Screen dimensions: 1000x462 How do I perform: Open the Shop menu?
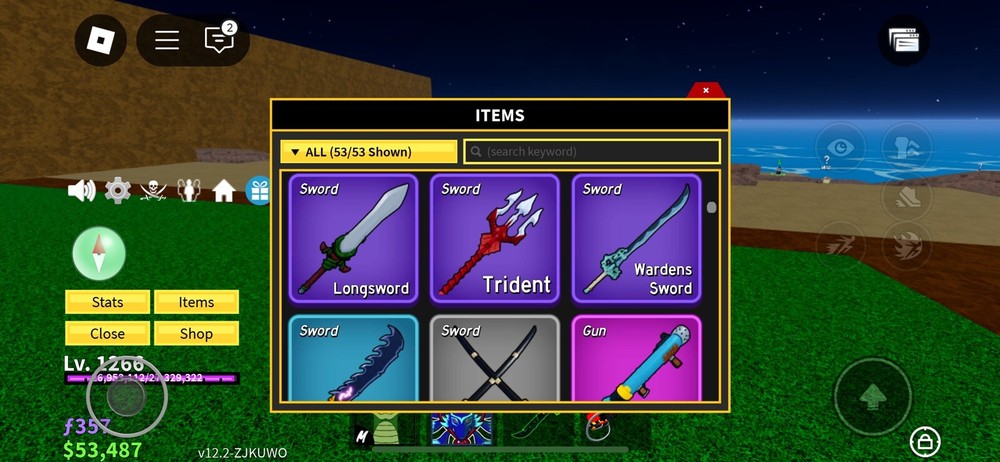[196, 334]
